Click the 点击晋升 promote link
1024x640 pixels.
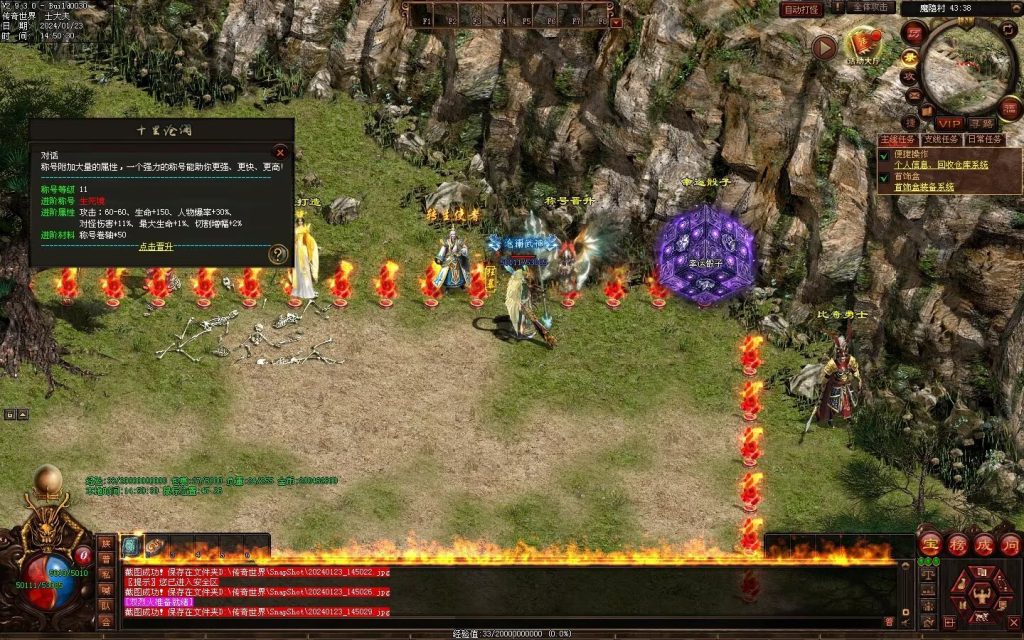click(x=154, y=246)
